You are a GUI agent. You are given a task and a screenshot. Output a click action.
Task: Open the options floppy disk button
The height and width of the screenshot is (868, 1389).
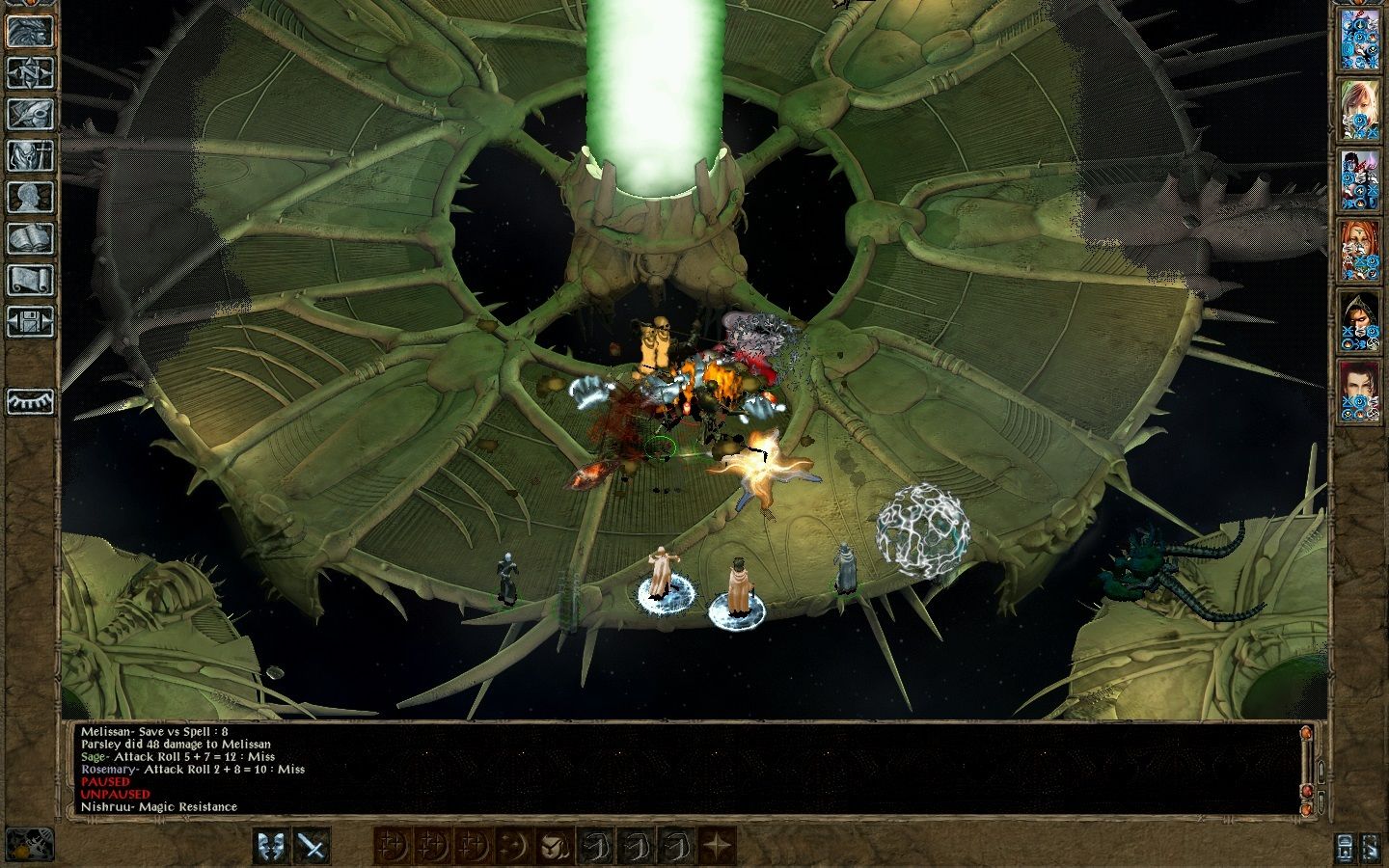30,321
